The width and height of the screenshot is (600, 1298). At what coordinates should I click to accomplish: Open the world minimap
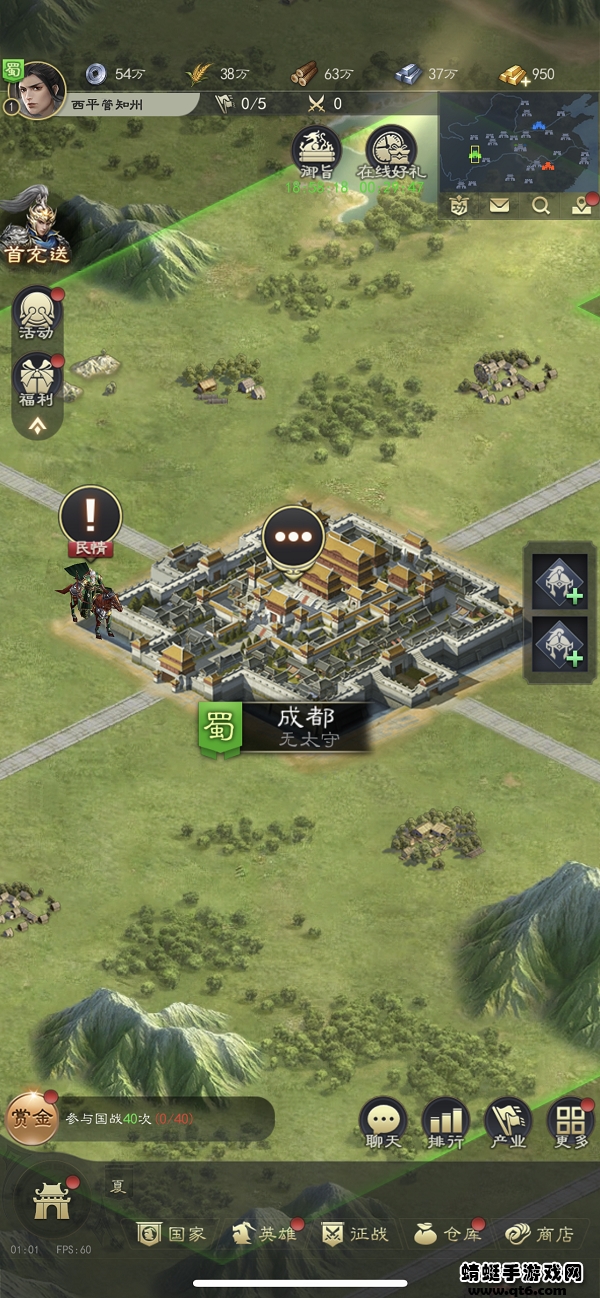click(x=517, y=141)
